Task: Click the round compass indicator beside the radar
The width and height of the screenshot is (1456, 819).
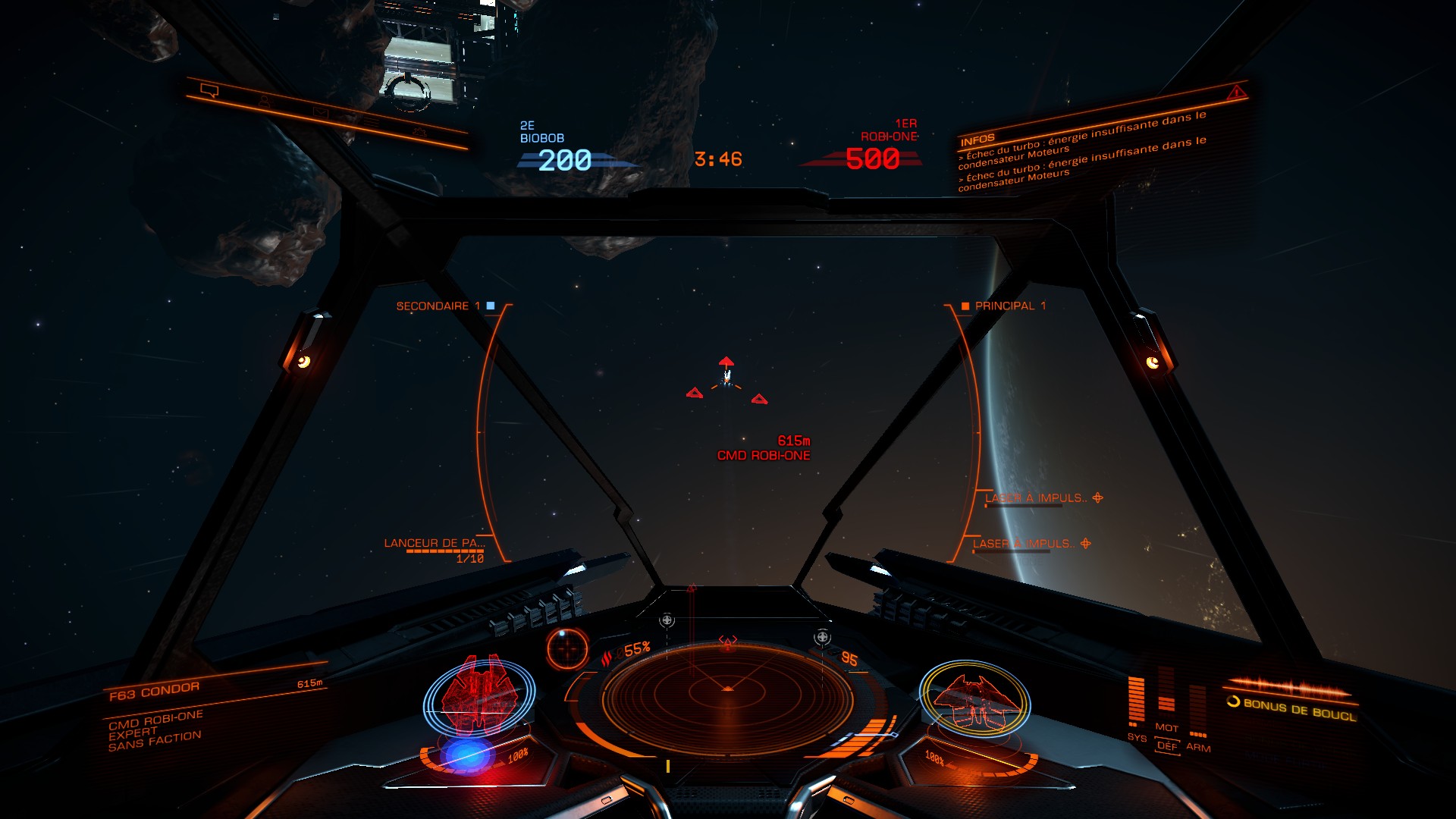Action: pyautogui.click(x=567, y=648)
